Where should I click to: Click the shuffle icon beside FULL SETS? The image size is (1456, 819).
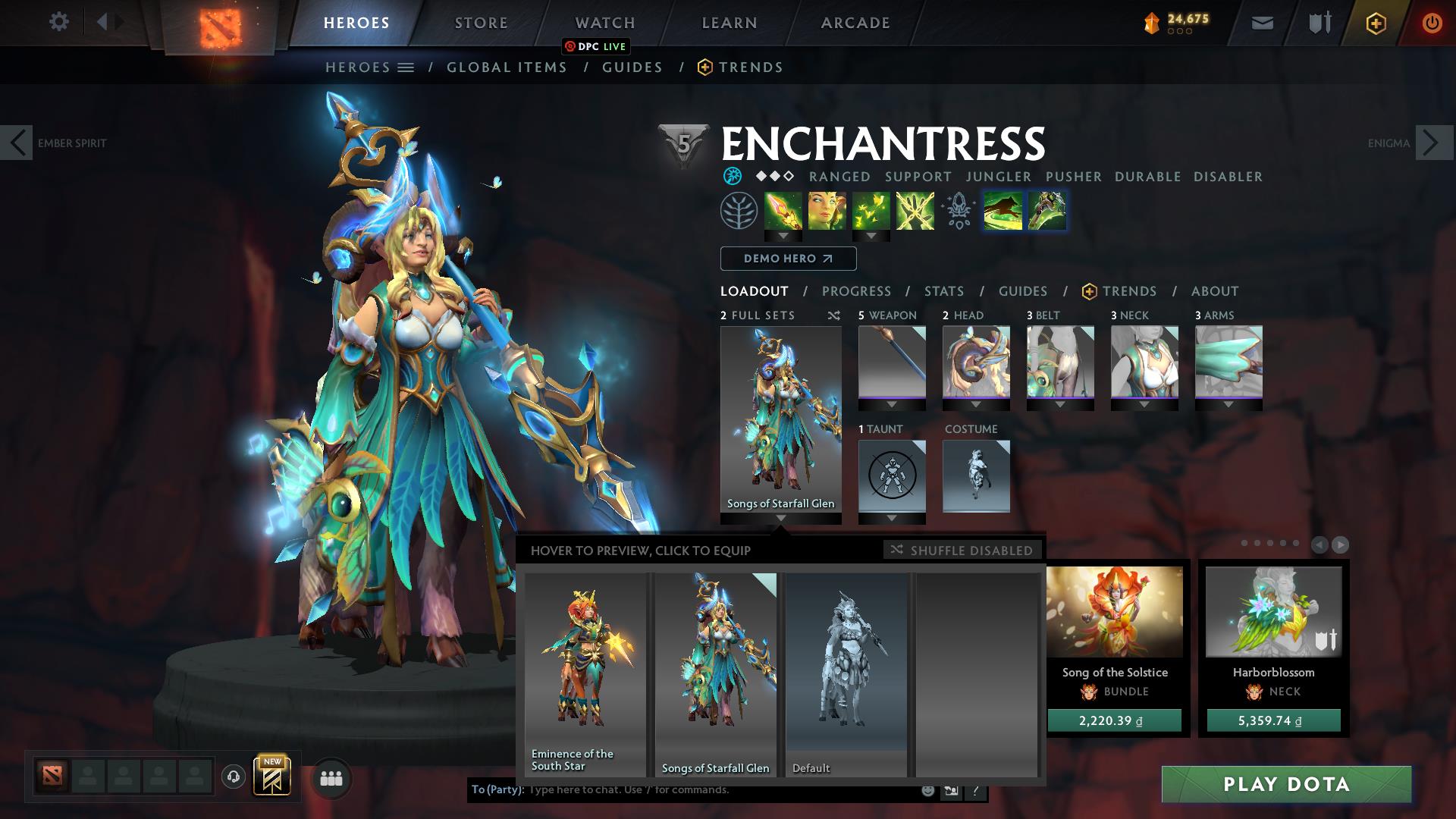pyautogui.click(x=833, y=315)
